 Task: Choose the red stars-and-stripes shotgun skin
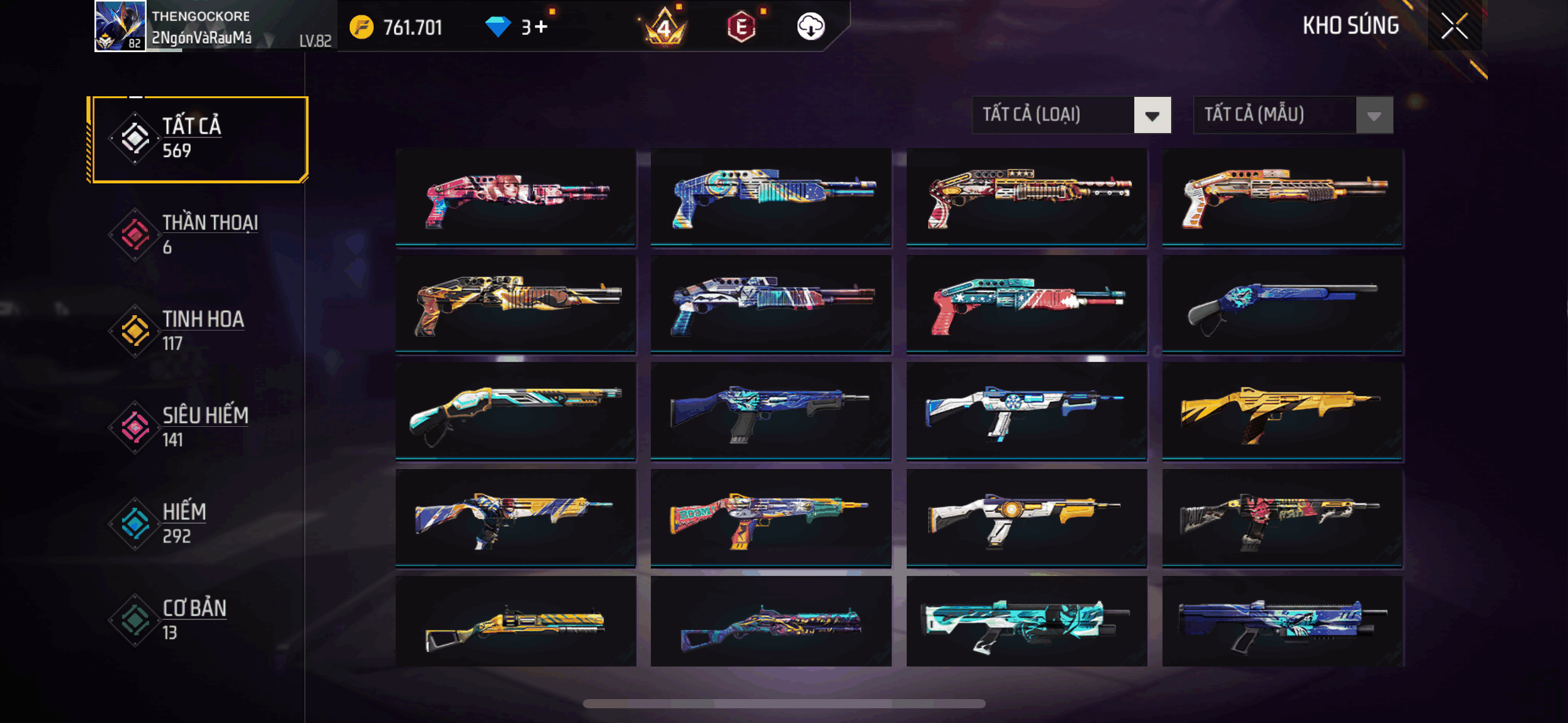pos(1026,304)
